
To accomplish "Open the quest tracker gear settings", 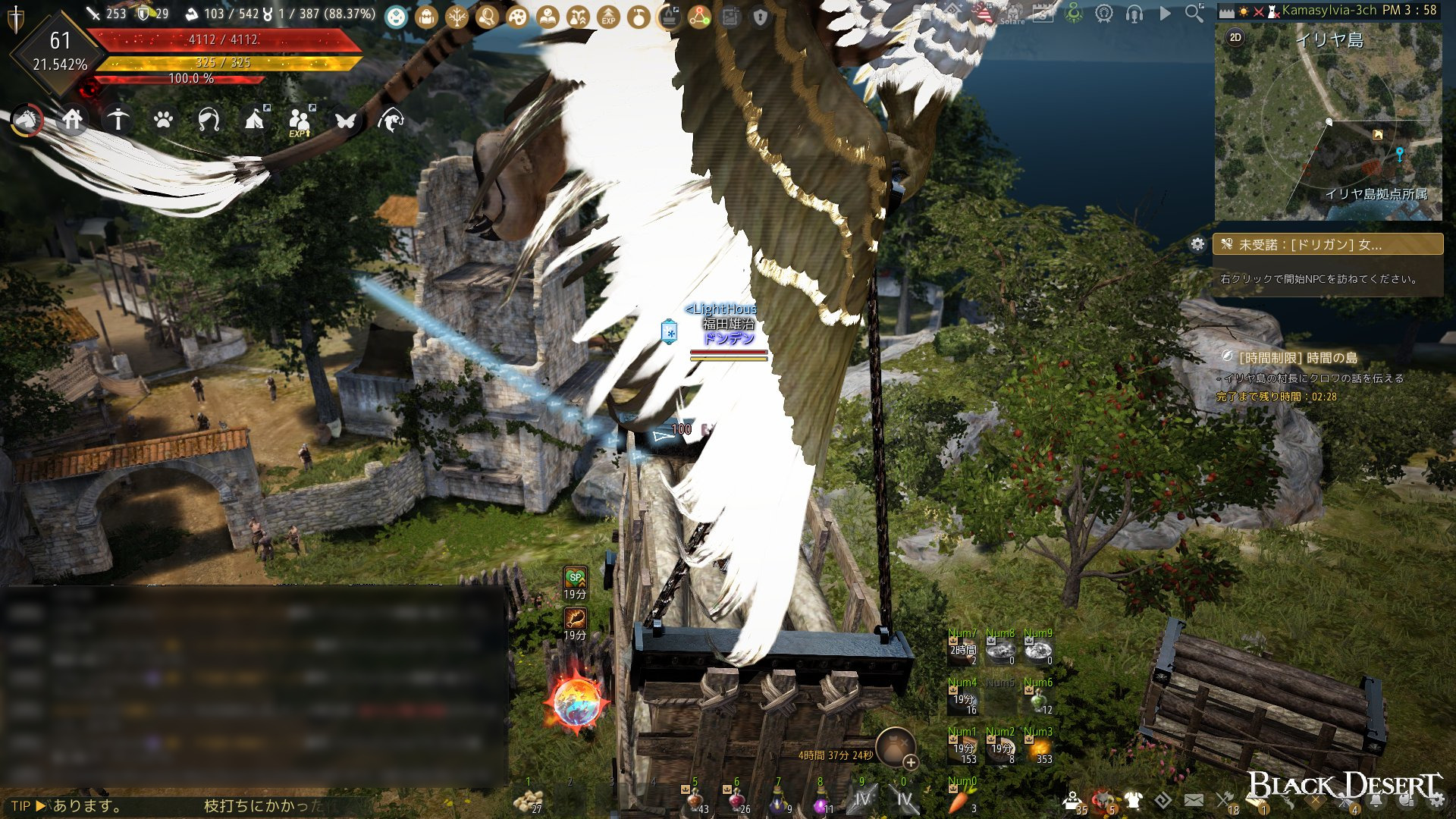I will [x=1197, y=244].
